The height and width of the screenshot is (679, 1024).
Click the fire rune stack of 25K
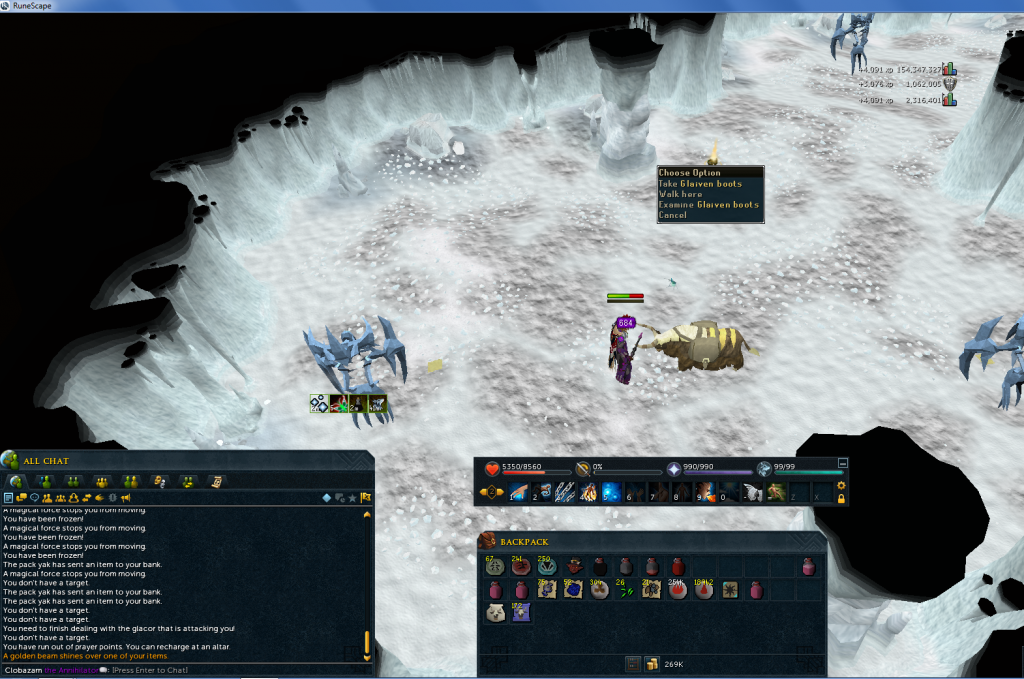pyautogui.click(x=676, y=590)
